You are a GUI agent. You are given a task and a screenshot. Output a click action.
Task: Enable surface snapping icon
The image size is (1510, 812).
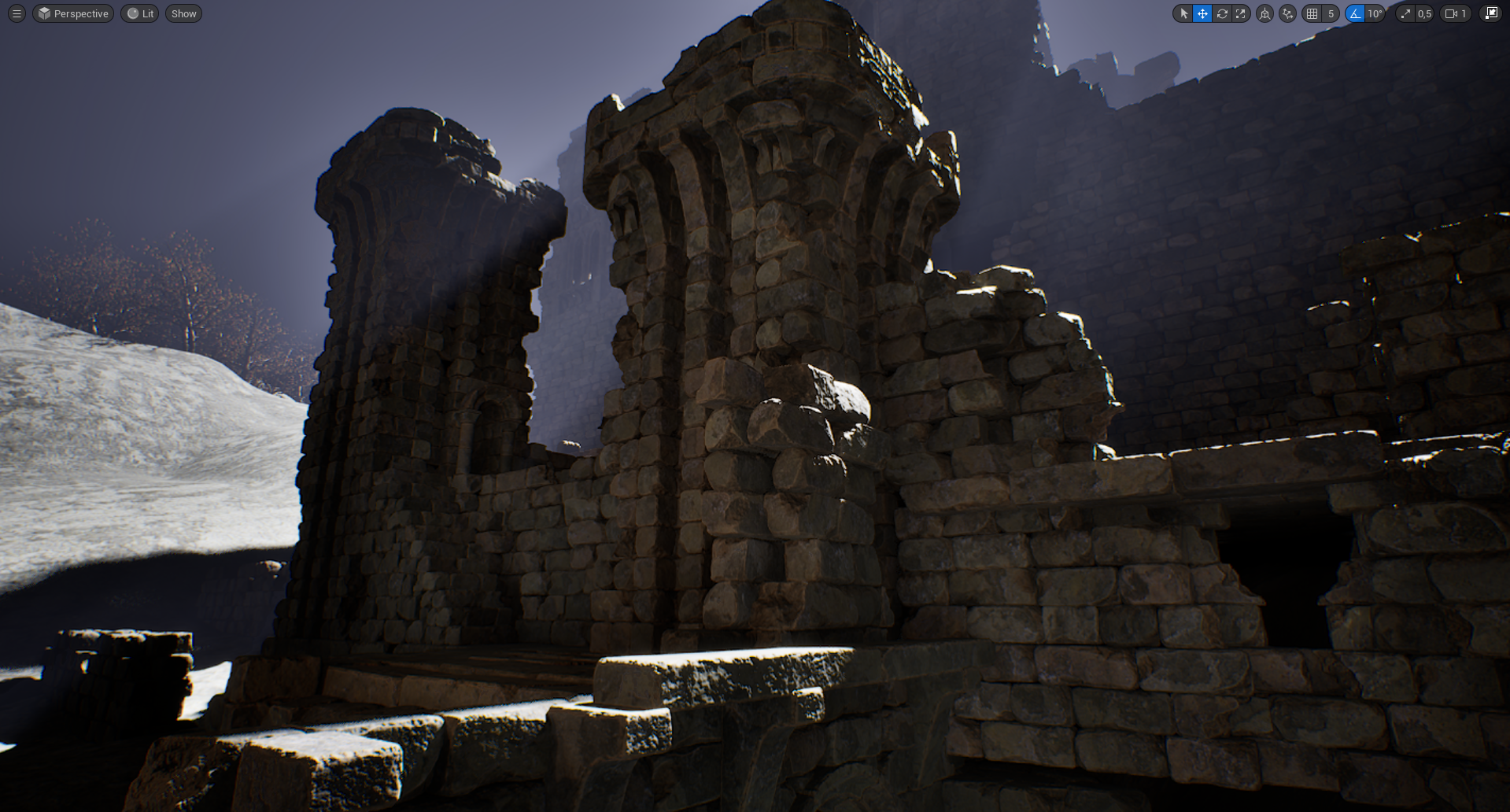tap(1287, 13)
